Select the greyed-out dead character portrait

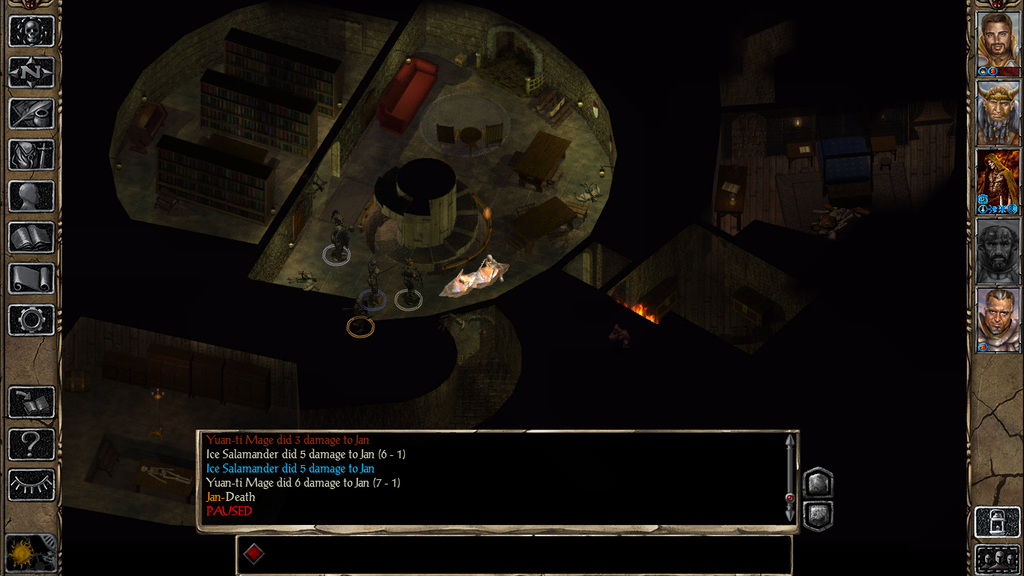(997, 248)
